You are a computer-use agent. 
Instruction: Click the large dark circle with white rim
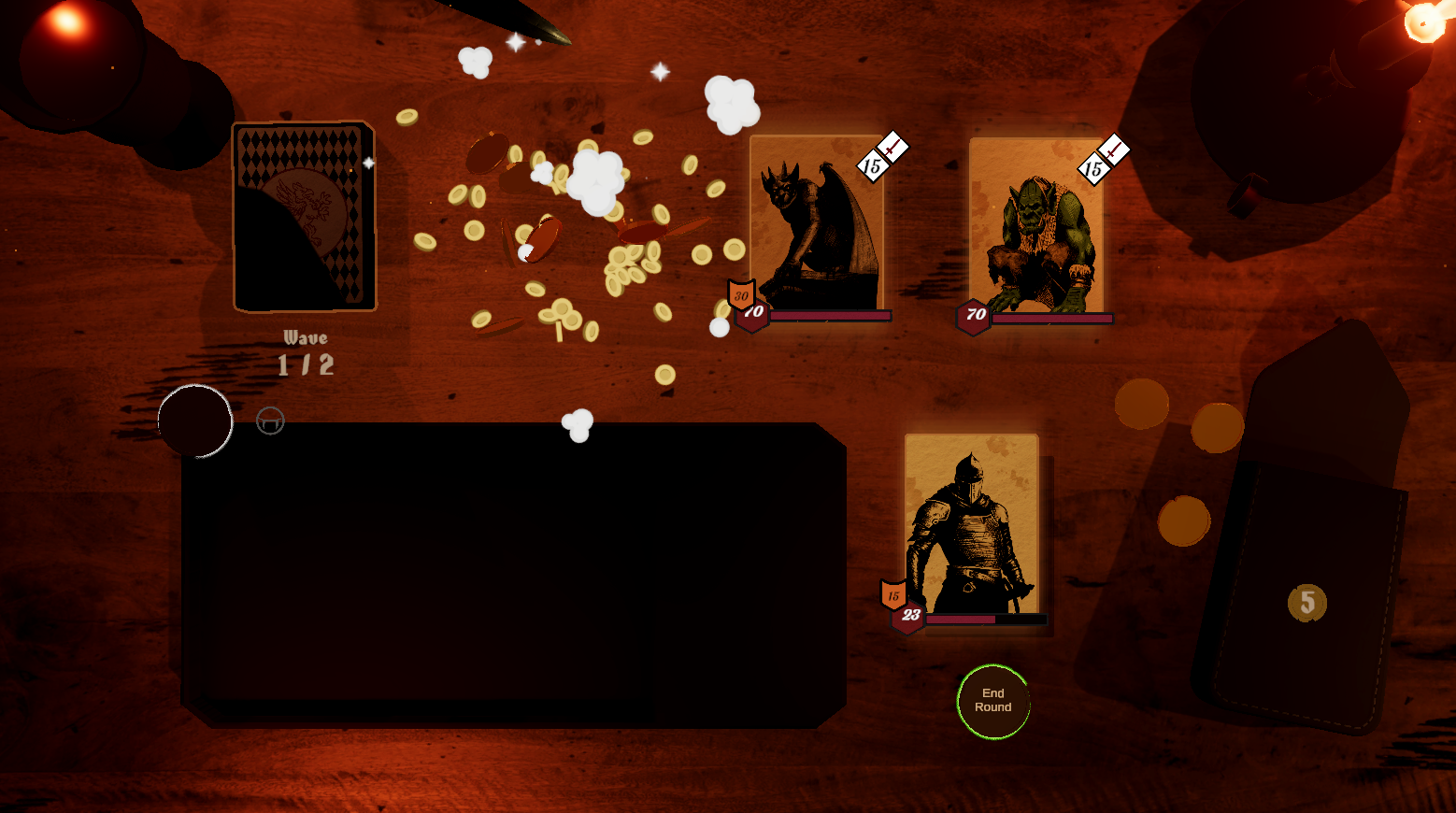point(195,421)
